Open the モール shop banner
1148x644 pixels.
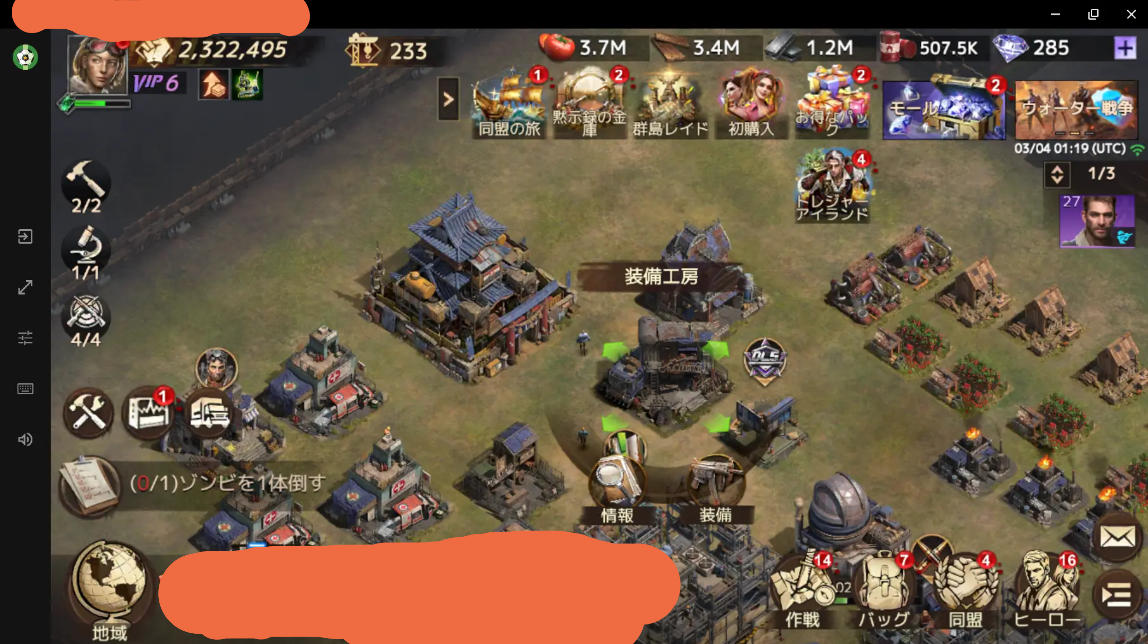point(943,108)
